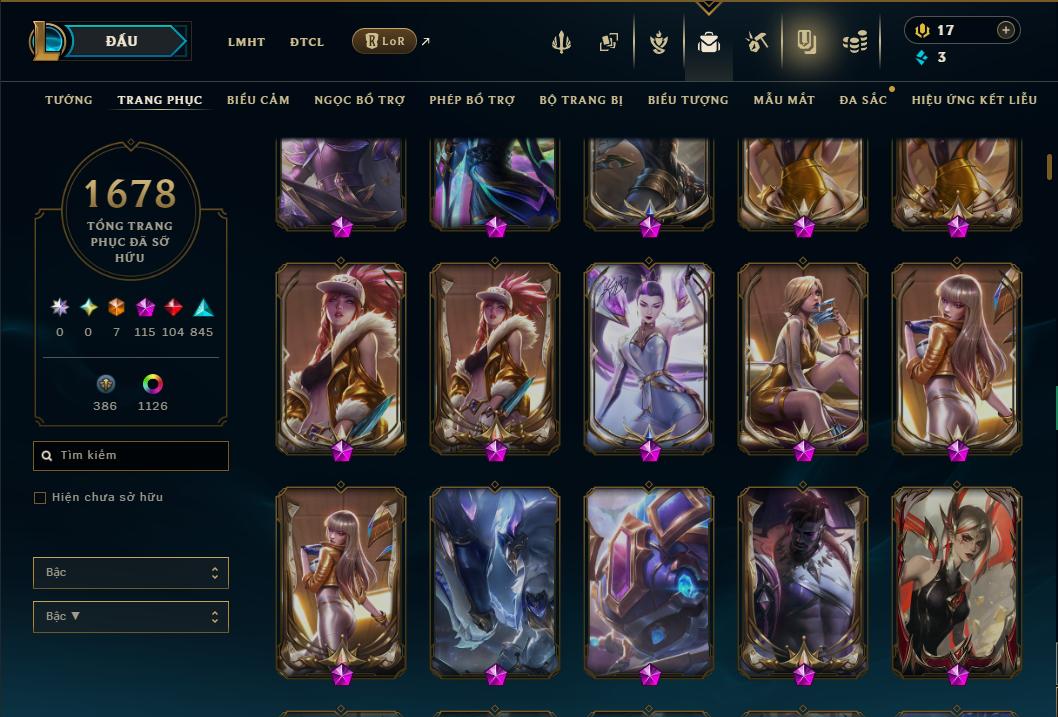Show the BỘ TRANG BỊ tab
1058x717 pixels.
(x=581, y=100)
